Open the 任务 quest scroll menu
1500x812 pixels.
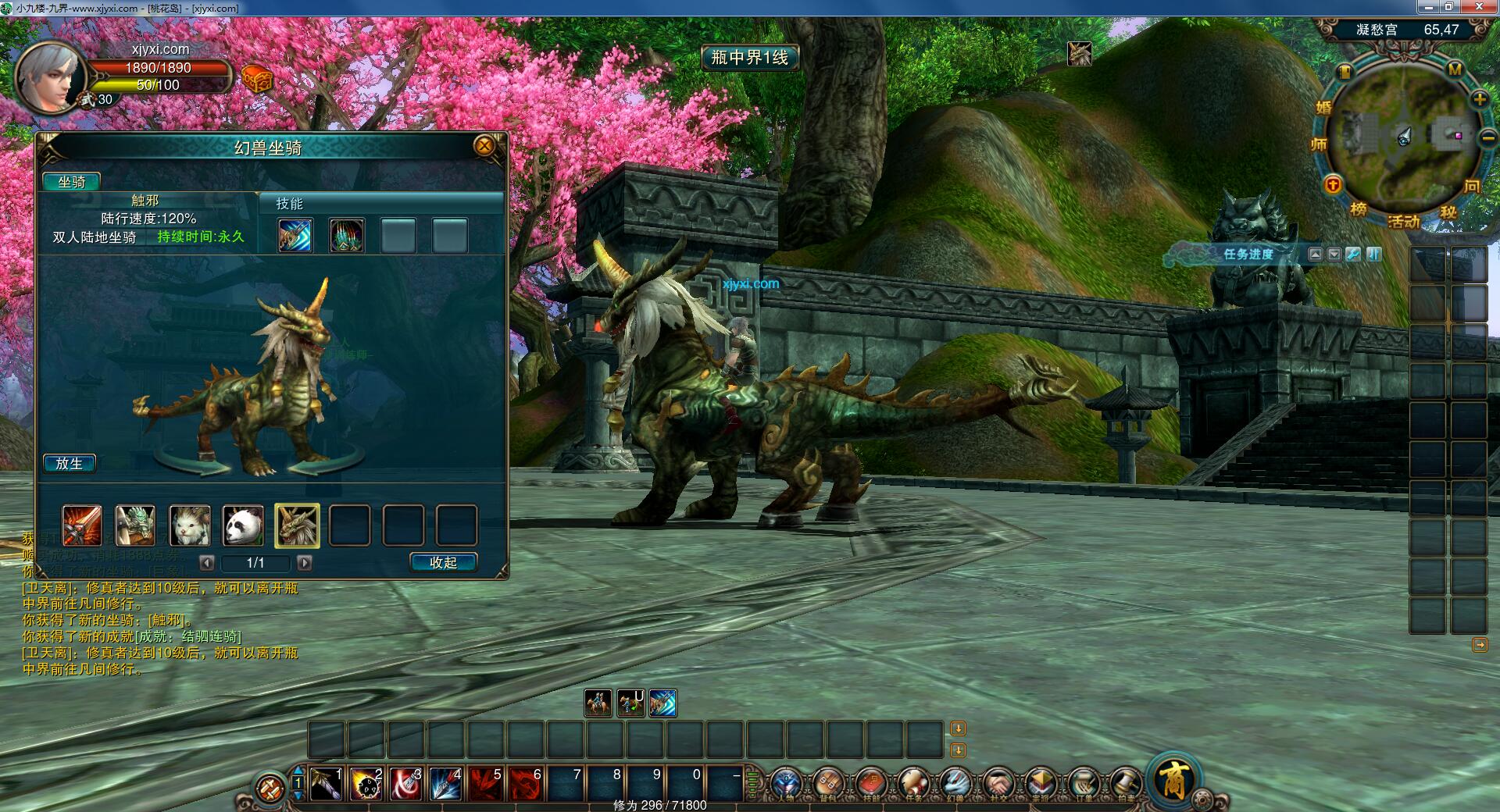click(913, 783)
